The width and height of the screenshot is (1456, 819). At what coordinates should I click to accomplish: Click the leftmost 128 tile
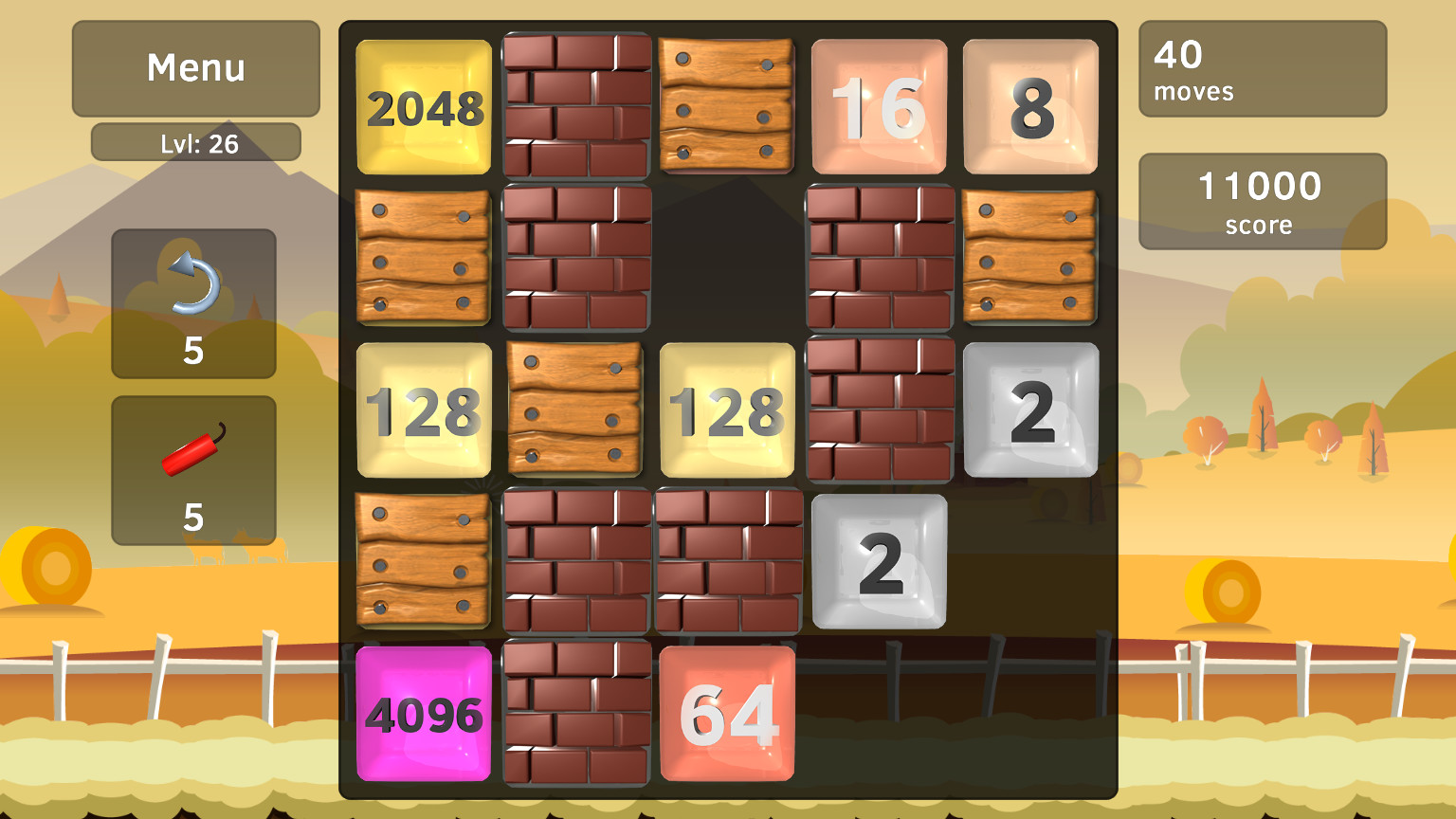pos(423,409)
